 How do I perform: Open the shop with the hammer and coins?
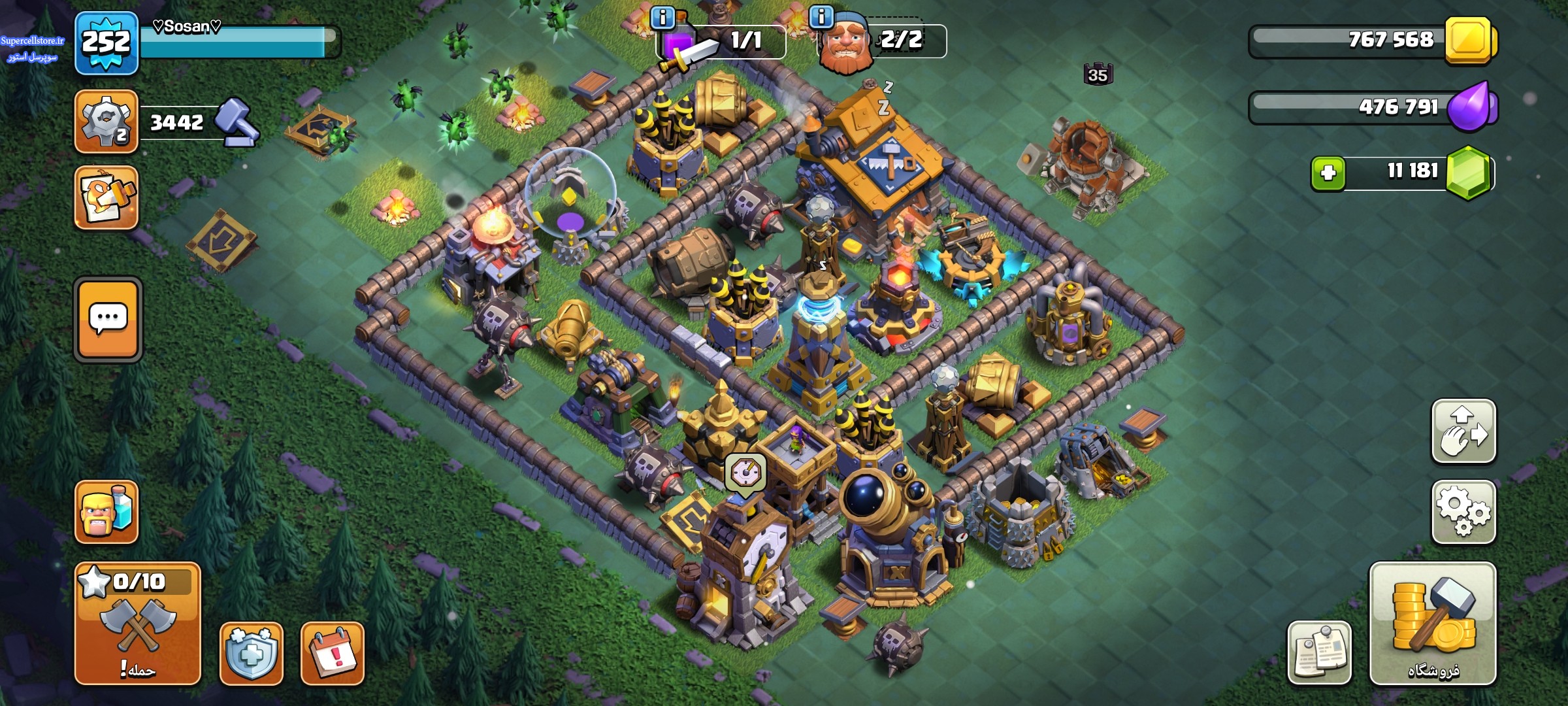coord(1433,624)
